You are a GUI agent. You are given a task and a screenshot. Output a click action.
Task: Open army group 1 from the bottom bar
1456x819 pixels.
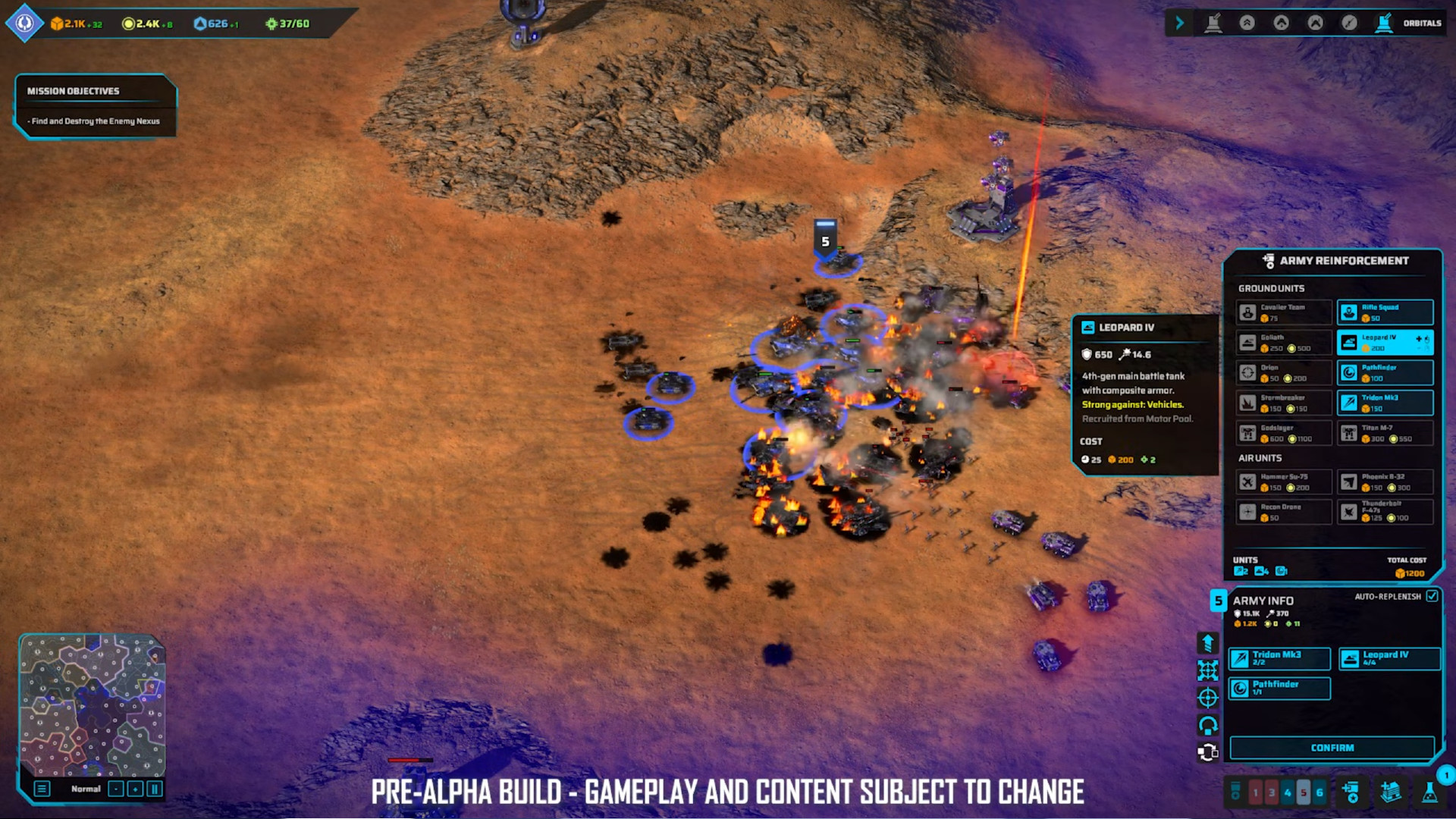pos(1256,793)
